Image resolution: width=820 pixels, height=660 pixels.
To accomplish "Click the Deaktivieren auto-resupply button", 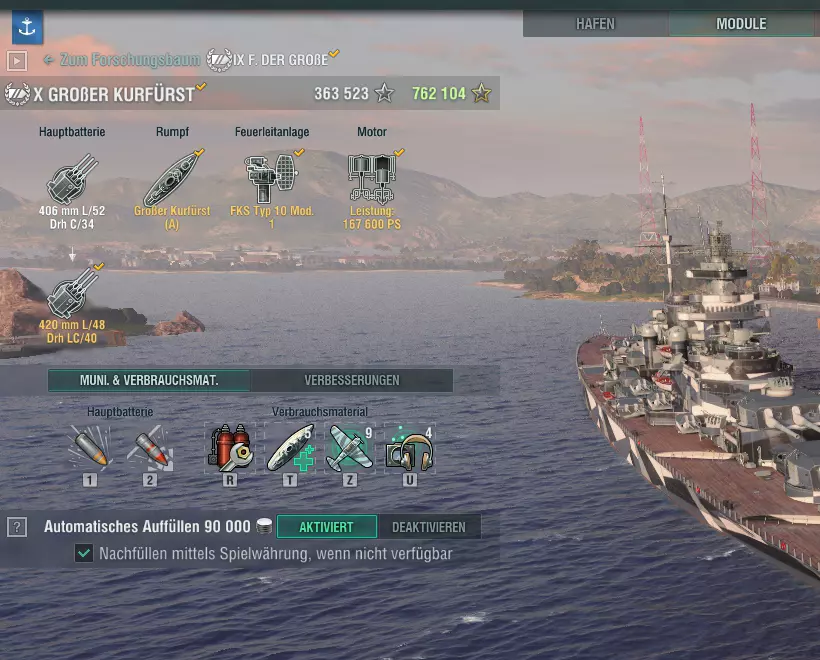I will coord(428,527).
